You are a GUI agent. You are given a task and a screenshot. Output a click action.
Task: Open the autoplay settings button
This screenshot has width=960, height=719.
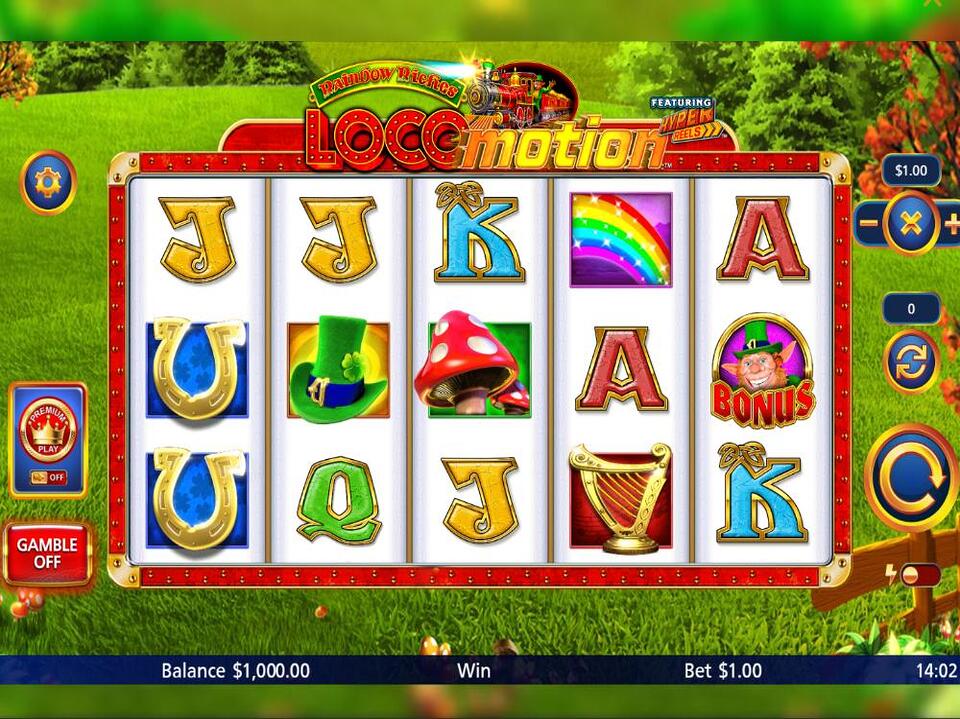pyautogui.click(x=910, y=361)
